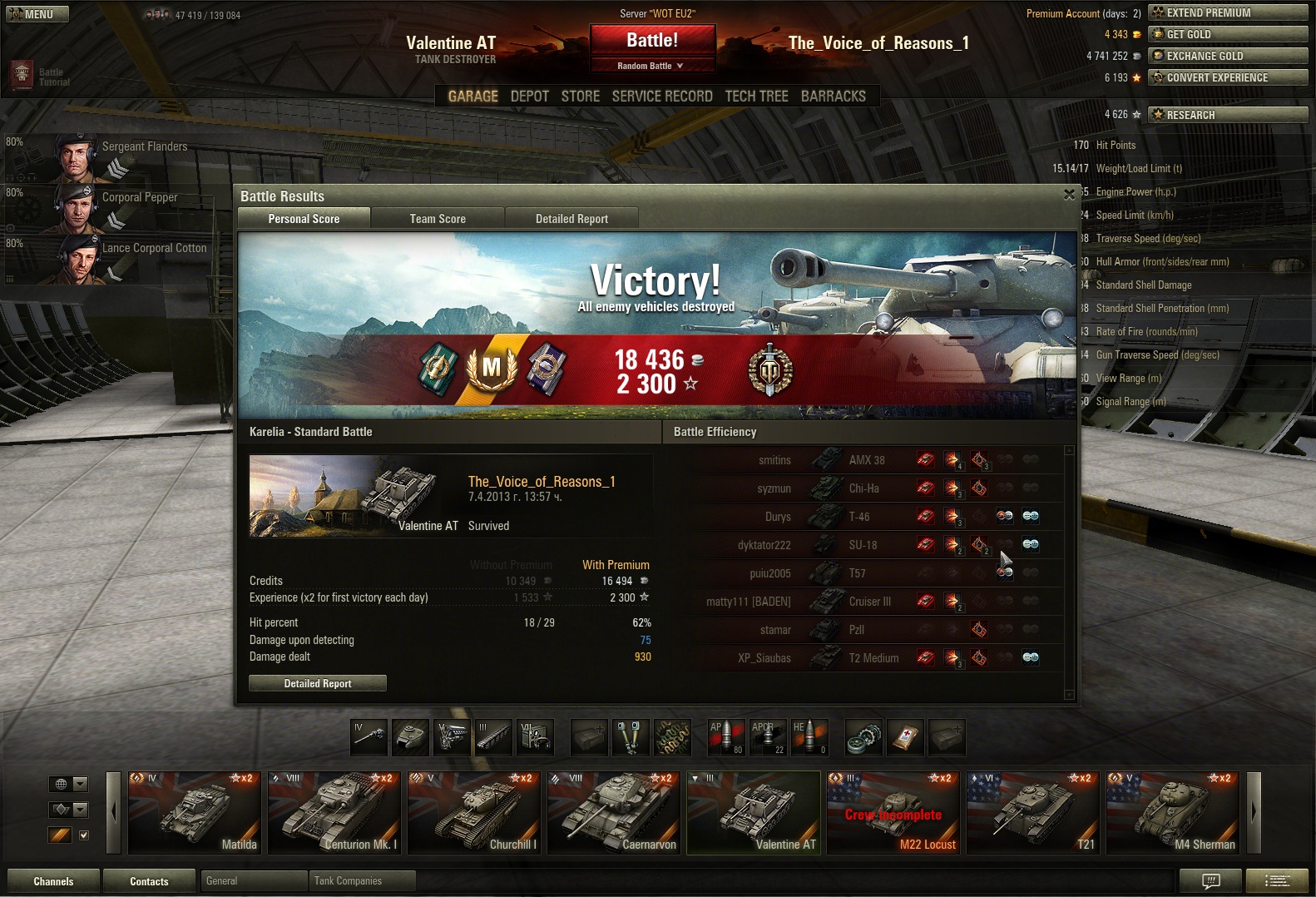Open the TECH TREE

[x=756, y=97]
